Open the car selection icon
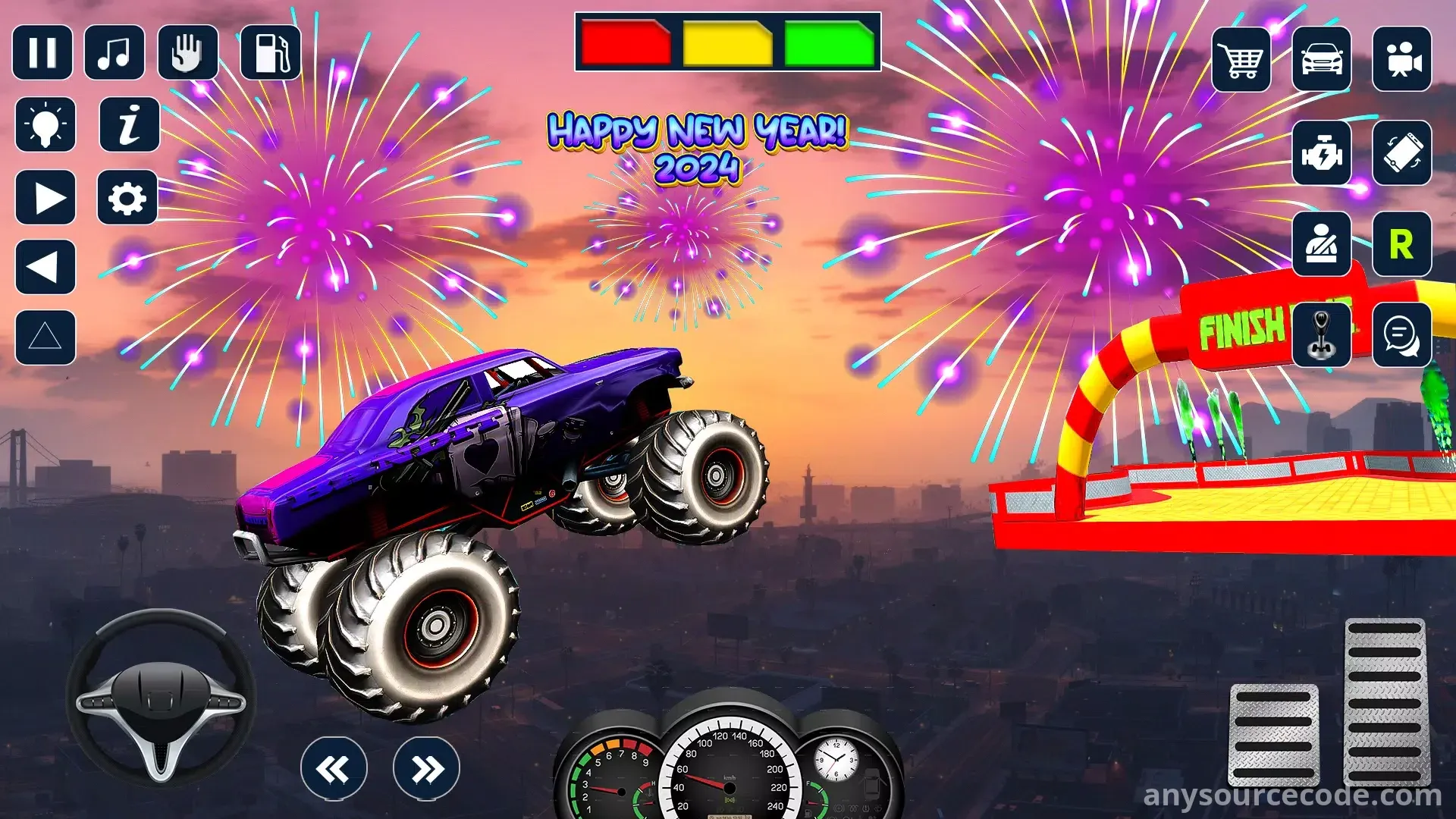 (x=1322, y=59)
